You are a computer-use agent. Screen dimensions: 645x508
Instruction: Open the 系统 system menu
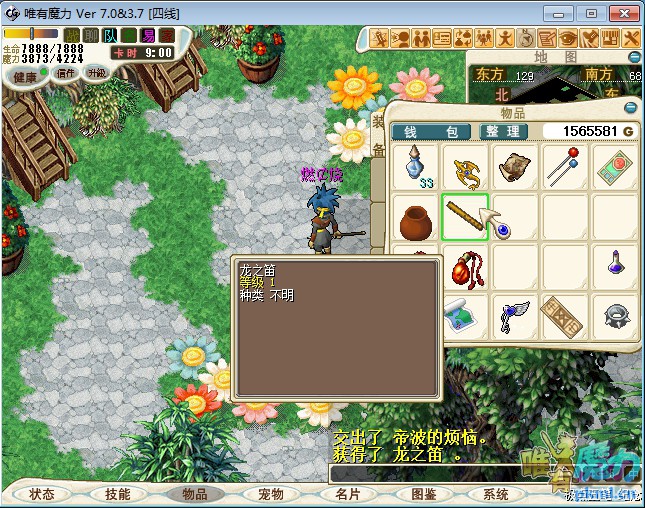point(496,494)
